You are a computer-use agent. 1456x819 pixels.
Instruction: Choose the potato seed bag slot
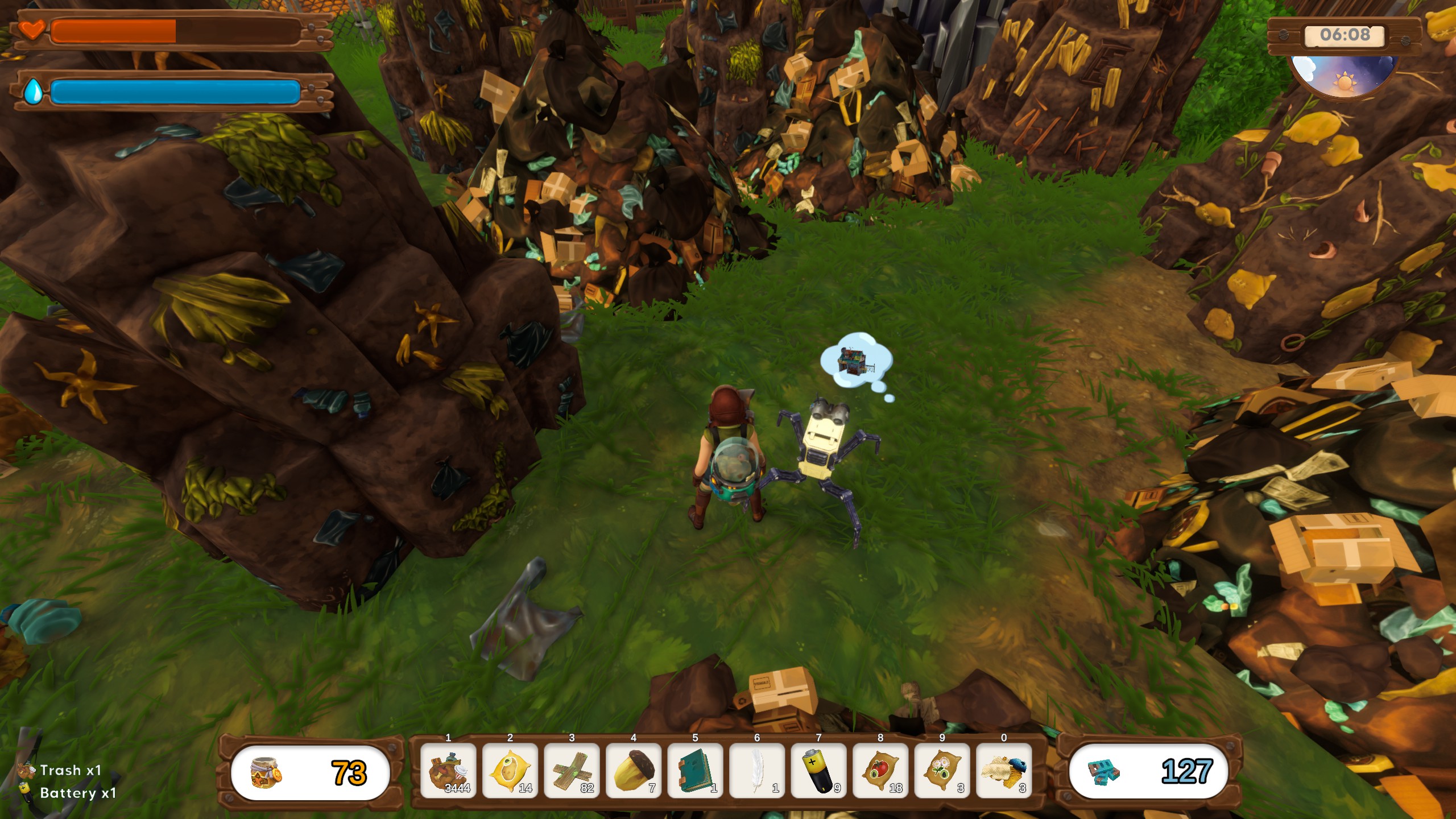click(510, 771)
